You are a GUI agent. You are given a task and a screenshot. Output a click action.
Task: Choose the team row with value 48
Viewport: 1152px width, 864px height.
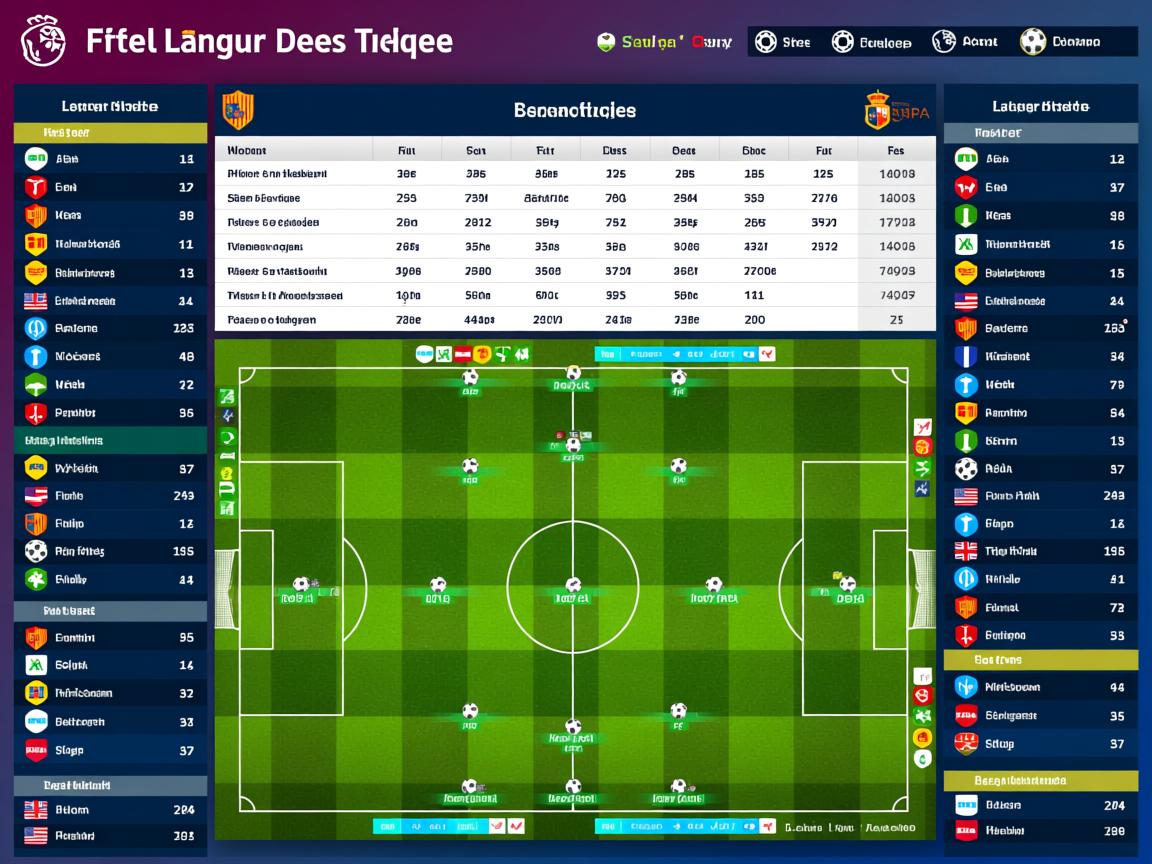(x=110, y=356)
